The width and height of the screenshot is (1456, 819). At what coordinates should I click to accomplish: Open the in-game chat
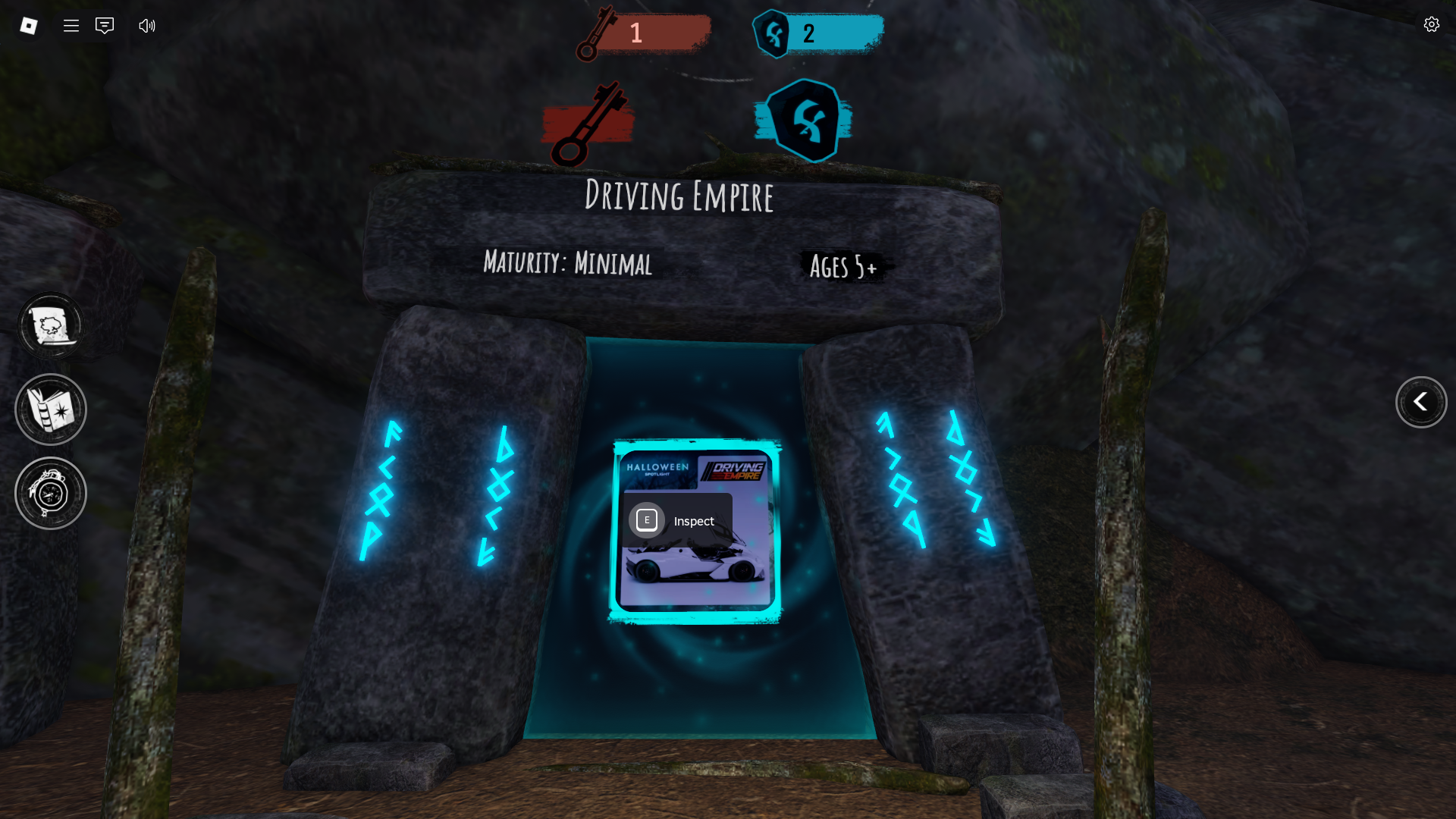click(104, 25)
